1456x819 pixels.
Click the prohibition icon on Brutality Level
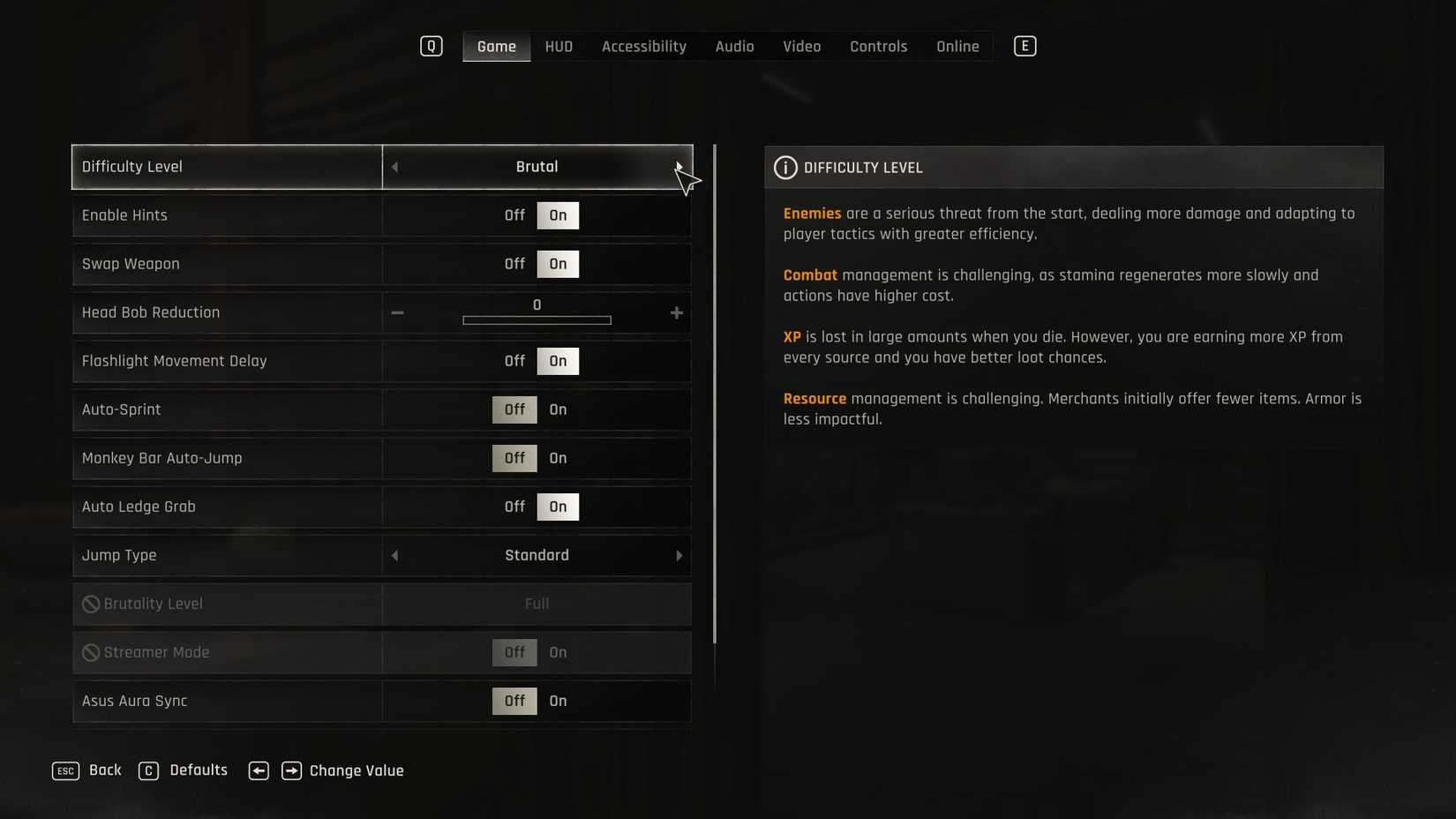[x=90, y=604]
